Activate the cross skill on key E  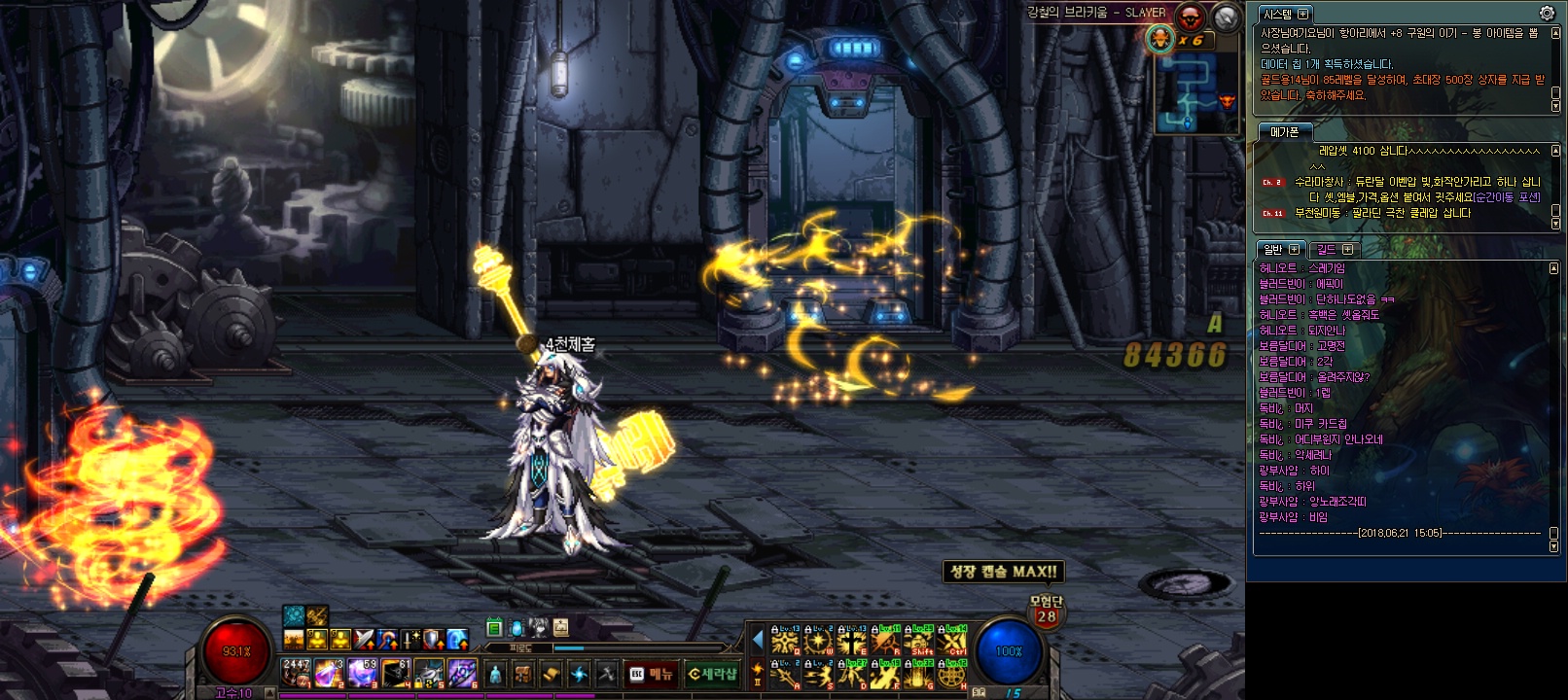point(851,642)
